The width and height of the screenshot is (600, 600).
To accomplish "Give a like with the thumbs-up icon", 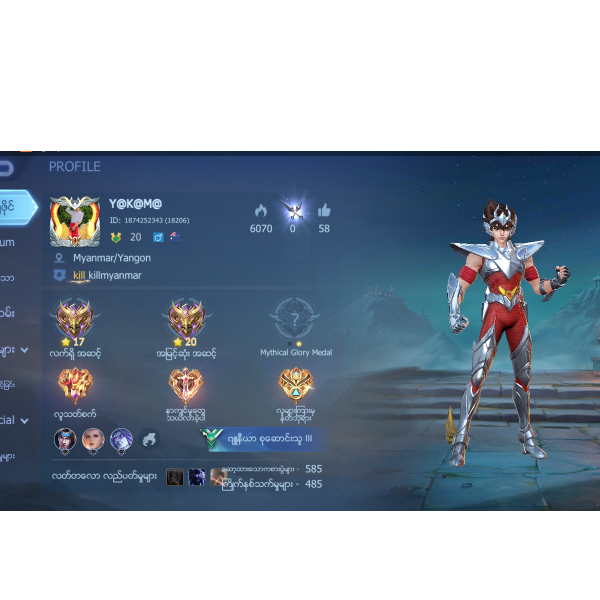I will click(x=324, y=211).
